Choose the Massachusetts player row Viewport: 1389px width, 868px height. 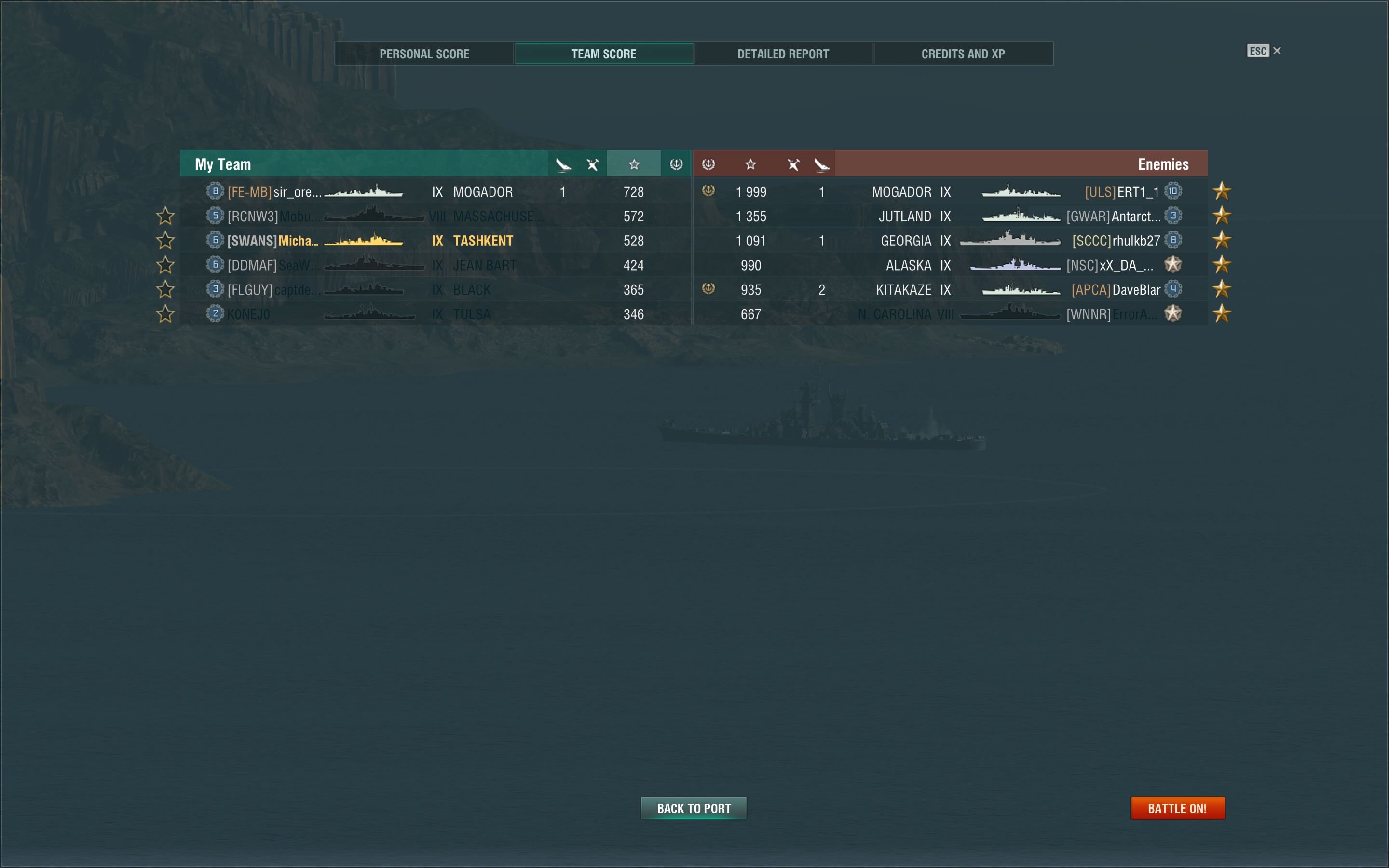[x=435, y=217]
